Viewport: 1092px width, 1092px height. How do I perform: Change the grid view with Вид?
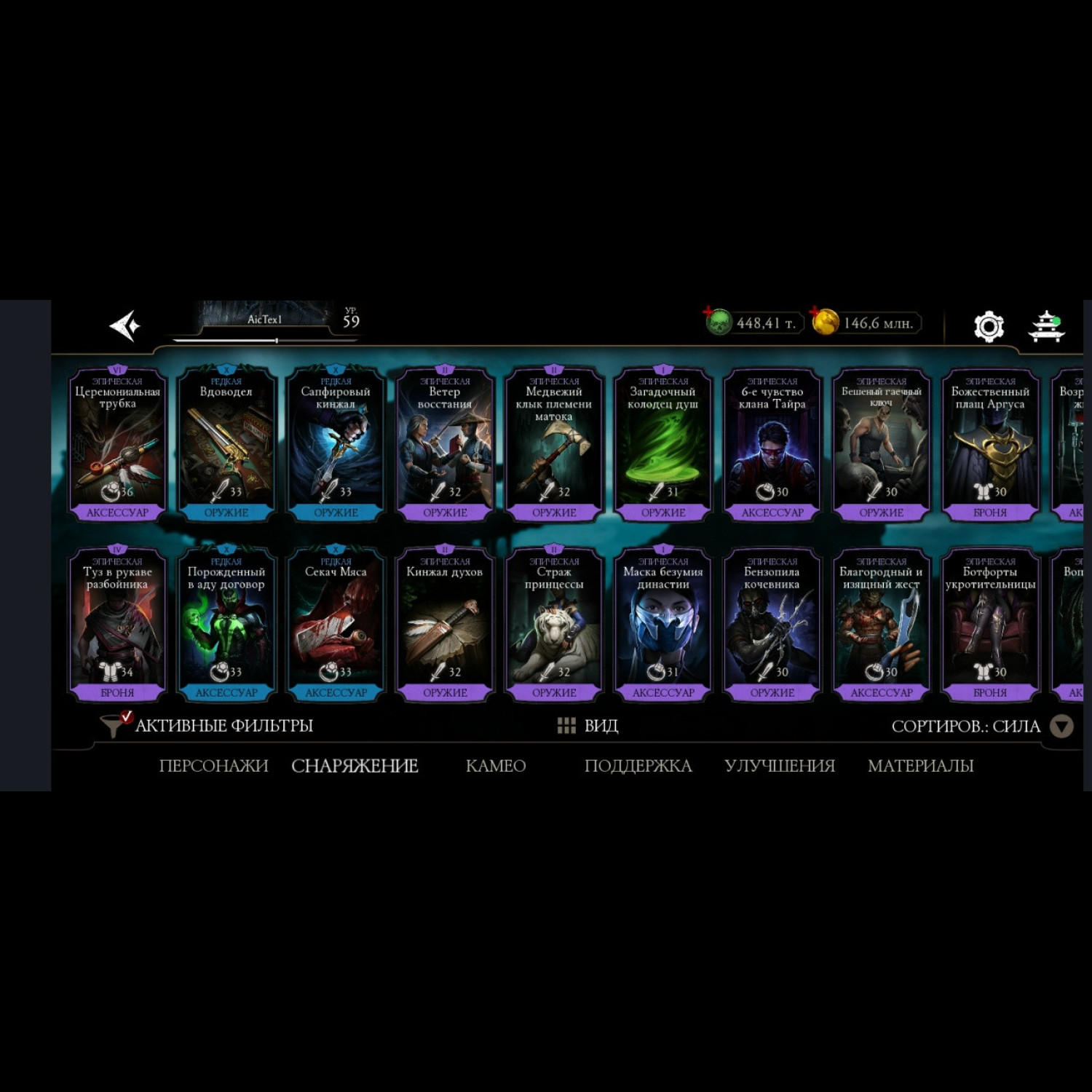pyautogui.click(x=587, y=725)
